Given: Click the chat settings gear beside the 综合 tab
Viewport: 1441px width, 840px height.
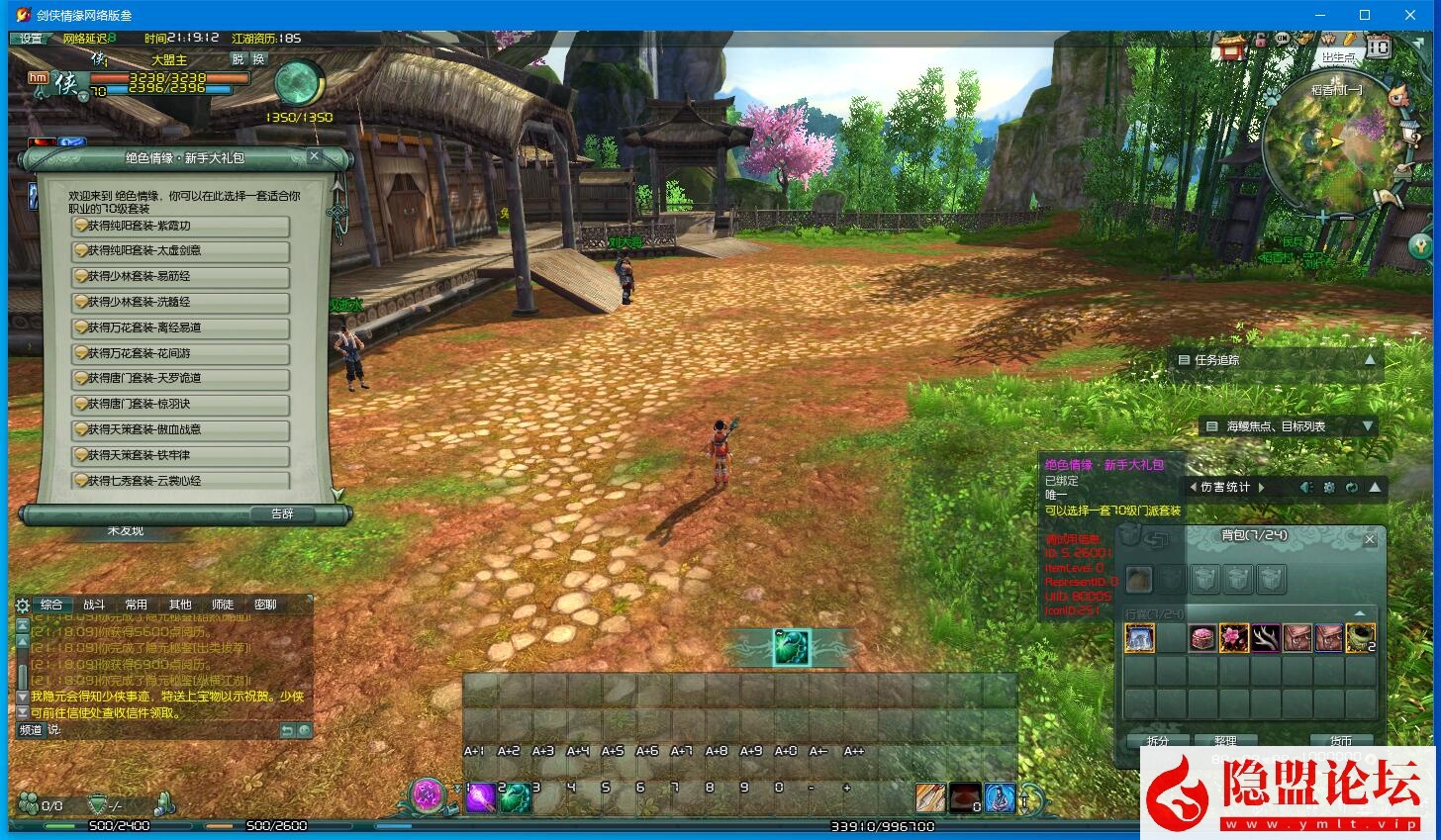Looking at the screenshot, I should tap(22, 605).
